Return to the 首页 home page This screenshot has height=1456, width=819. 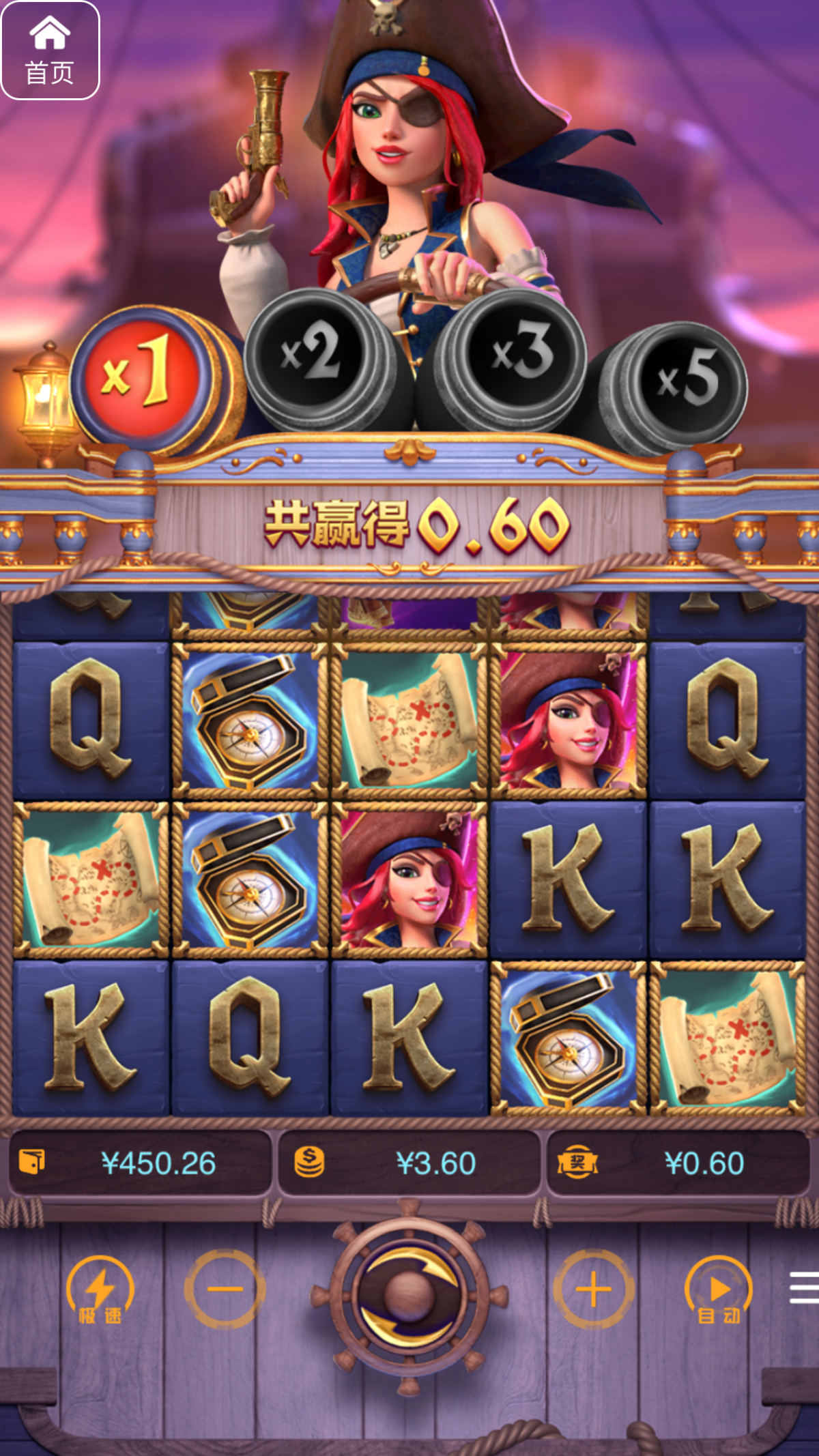pos(51,50)
